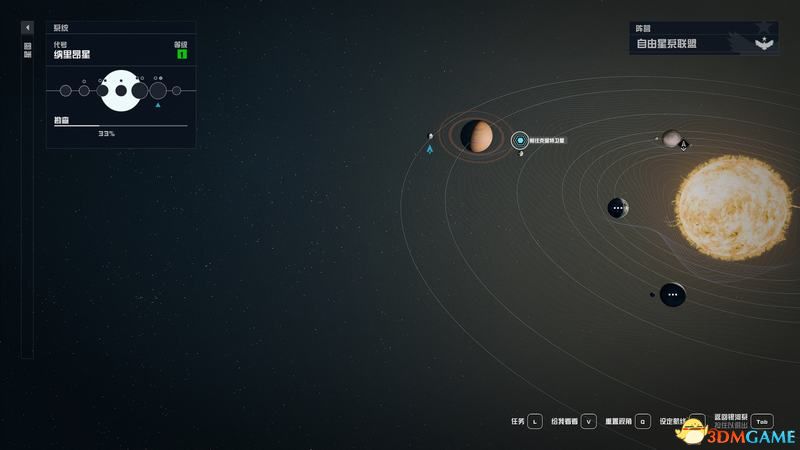Select the large highlighted planet in system diagram
The width and height of the screenshot is (800, 450).
point(121,91)
